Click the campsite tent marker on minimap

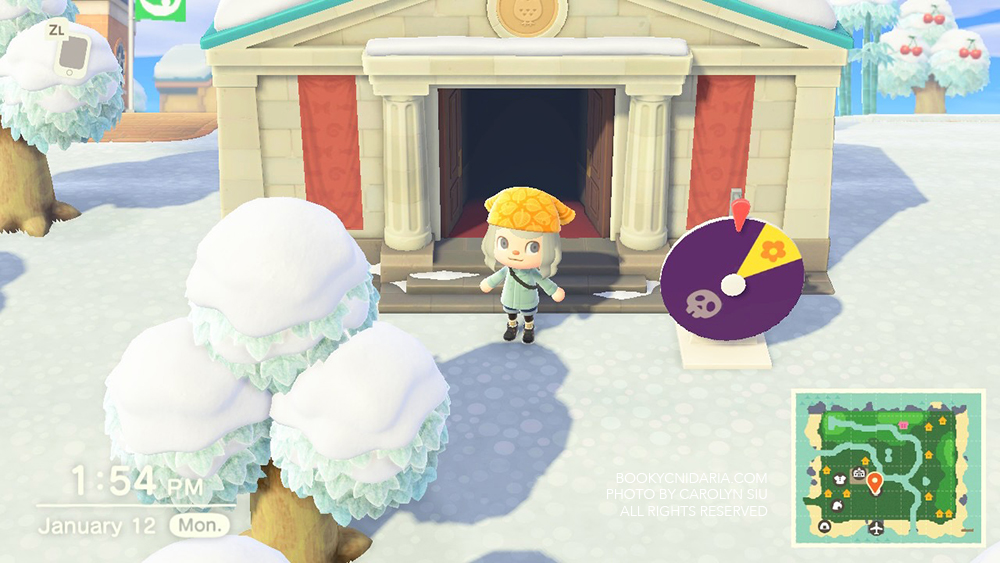pyautogui.click(x=825, y=527)
